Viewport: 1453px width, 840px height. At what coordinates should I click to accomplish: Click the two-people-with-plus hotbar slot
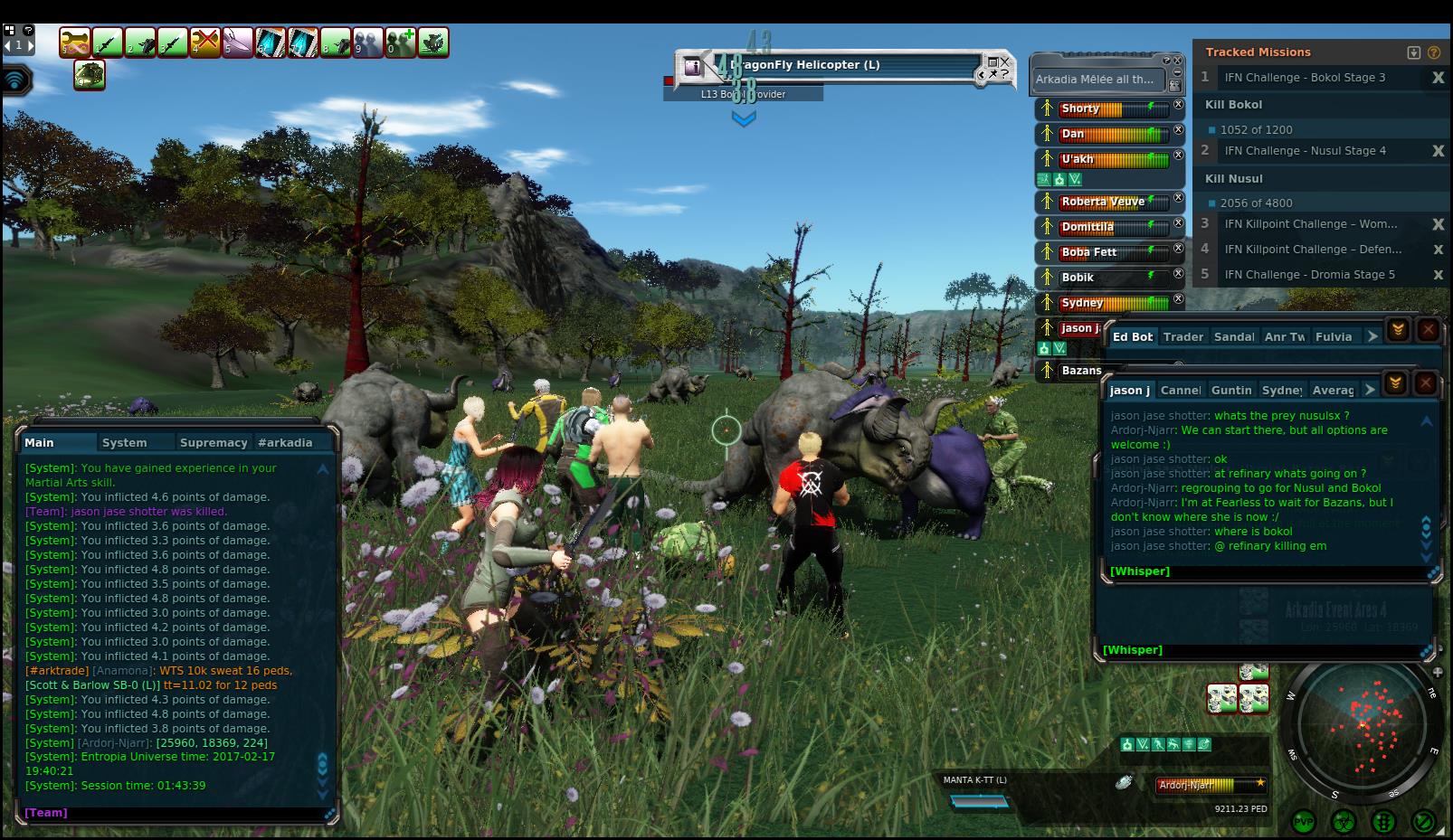(401, 42)
